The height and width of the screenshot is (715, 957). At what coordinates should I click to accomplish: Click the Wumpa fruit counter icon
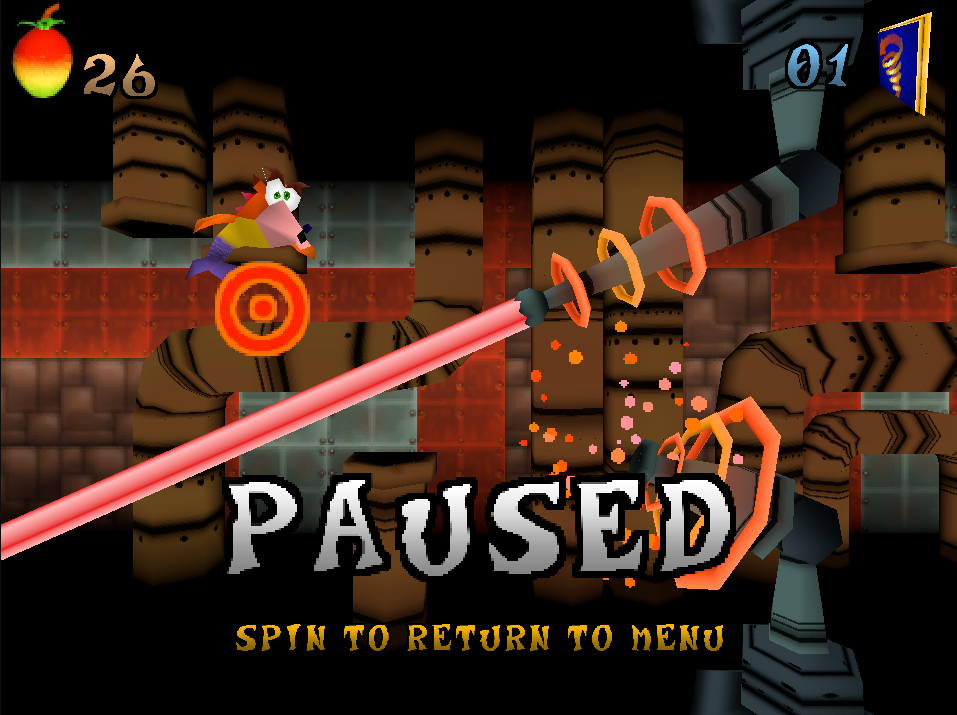tap(42, 57)
